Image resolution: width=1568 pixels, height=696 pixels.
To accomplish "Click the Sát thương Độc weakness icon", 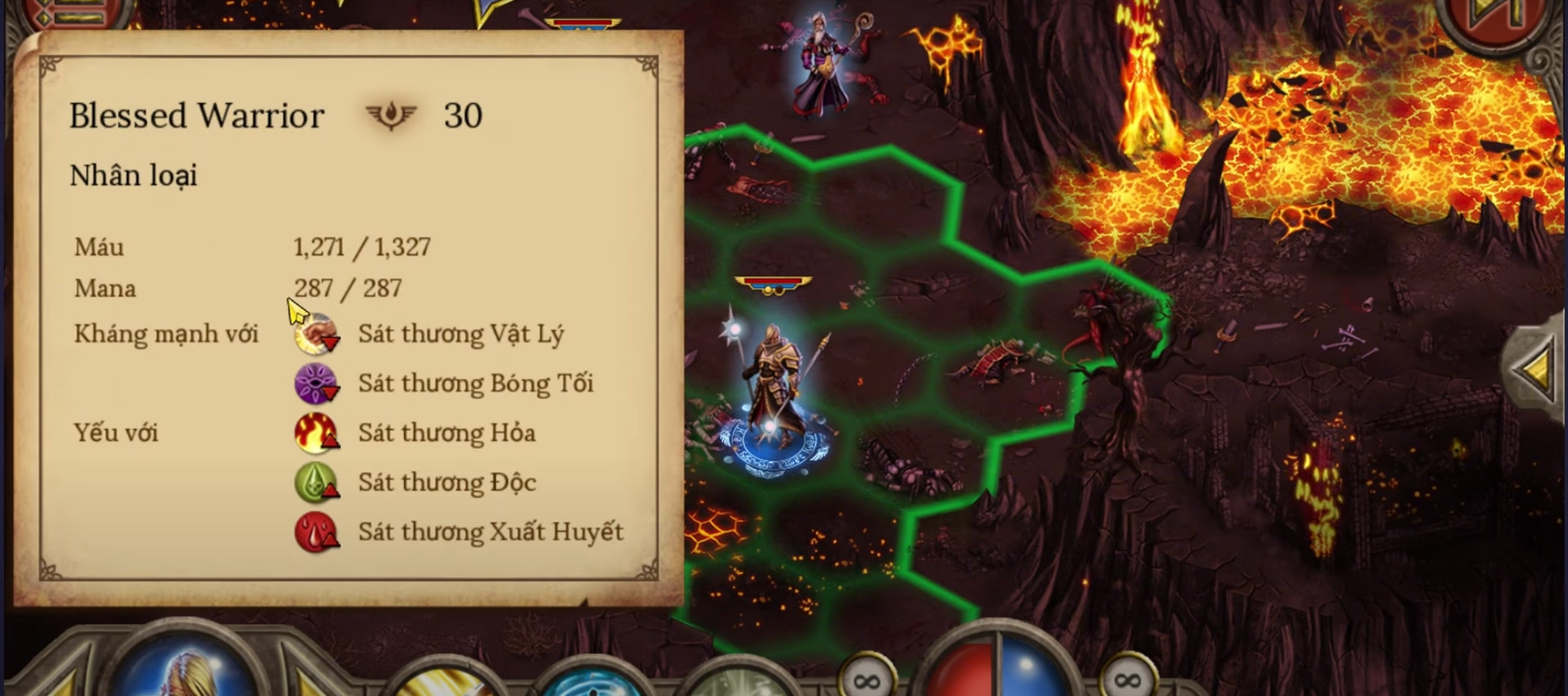I will click(316, 483).
